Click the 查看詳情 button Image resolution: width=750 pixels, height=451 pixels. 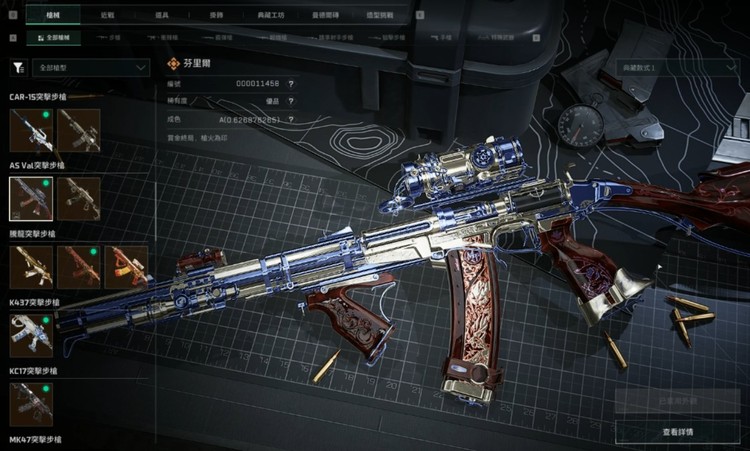pyautogui.click(x=678, y=431)
